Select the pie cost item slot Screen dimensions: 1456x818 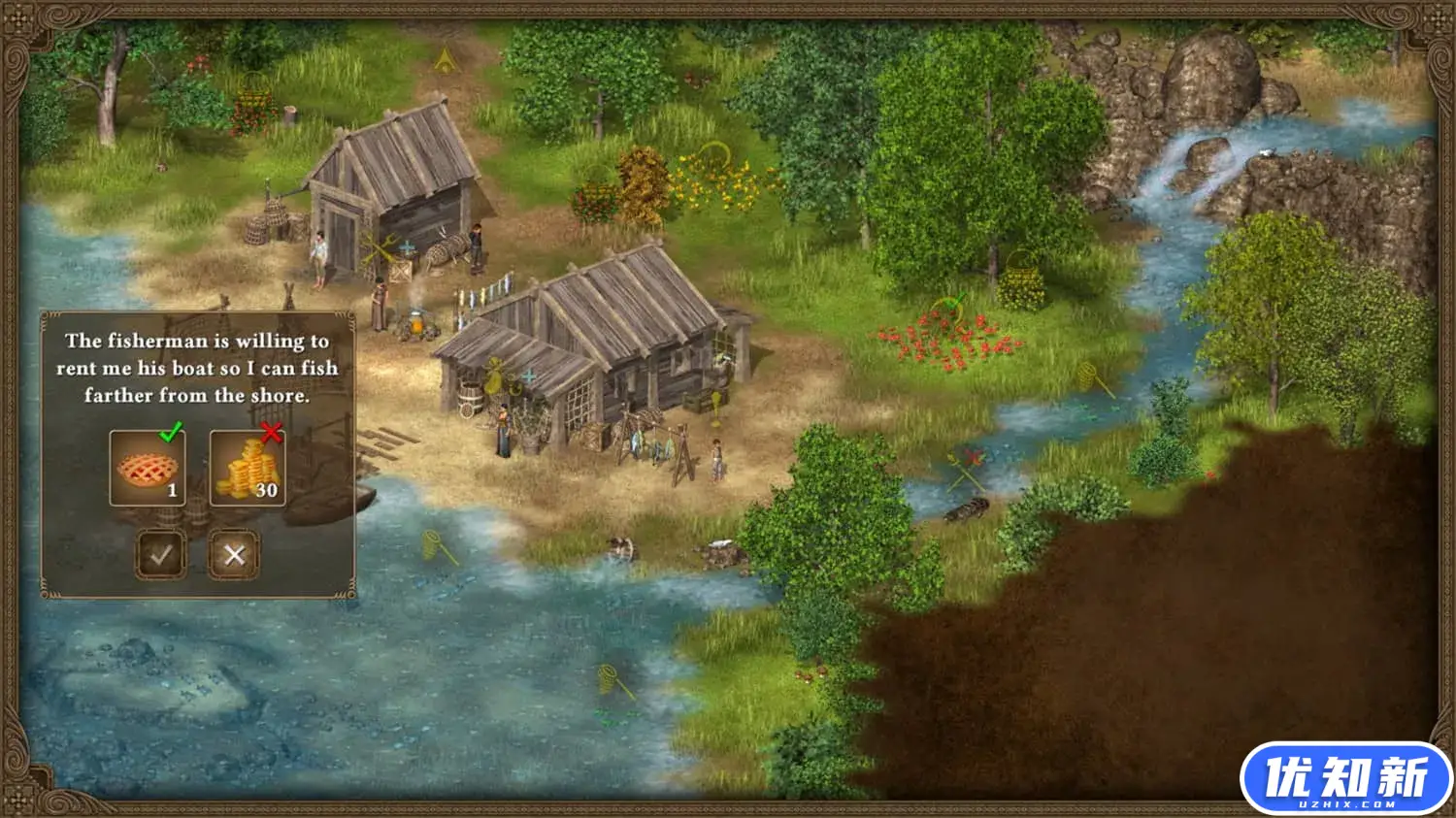point(147,469)
